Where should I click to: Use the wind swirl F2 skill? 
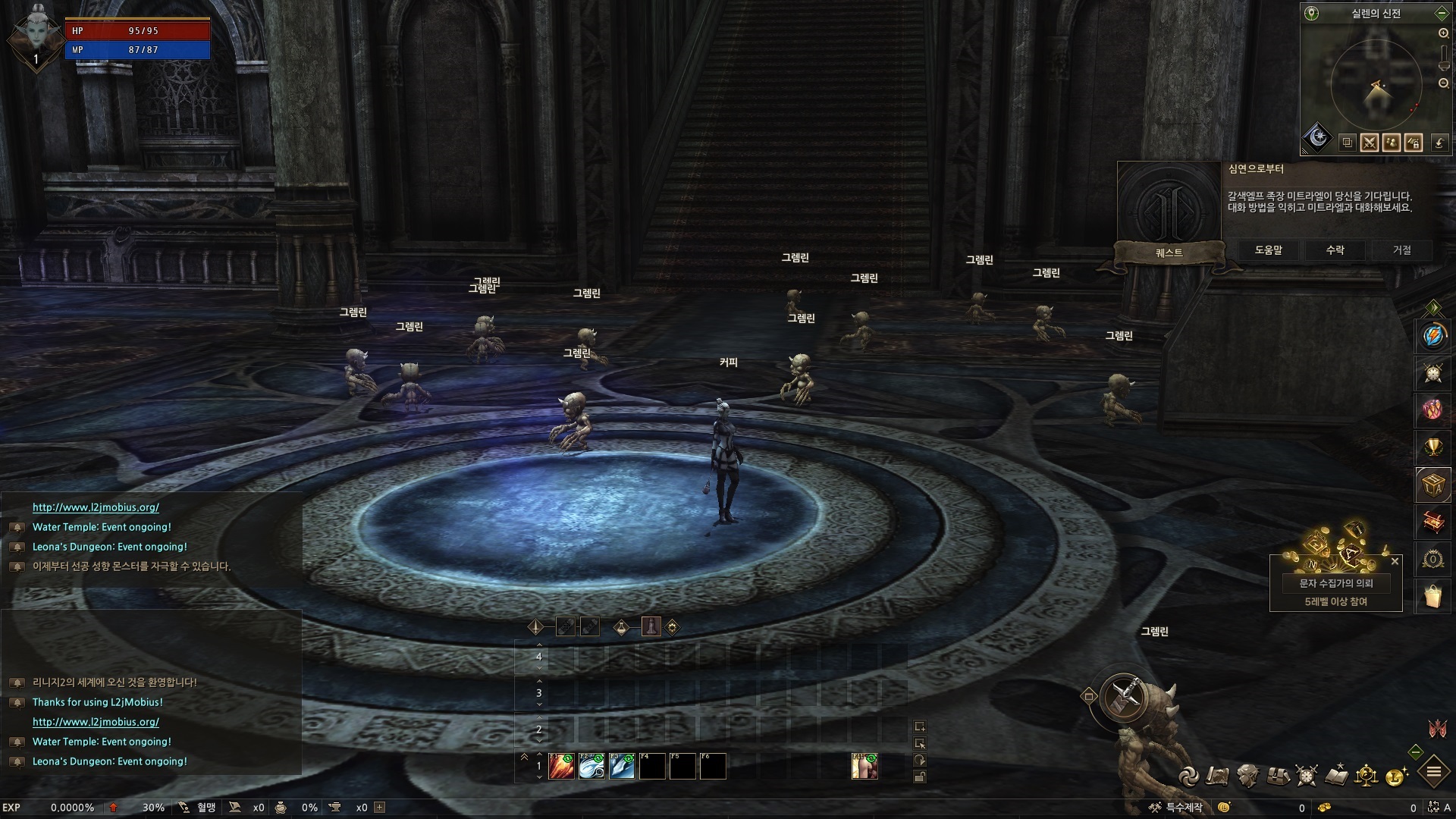(591, 767)
